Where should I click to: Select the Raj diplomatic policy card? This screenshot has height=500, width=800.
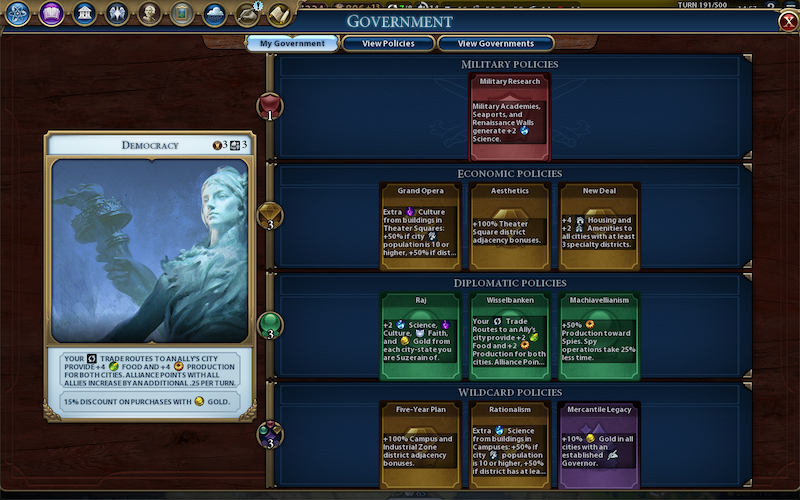pyautogui.click(x=420, y=335)
